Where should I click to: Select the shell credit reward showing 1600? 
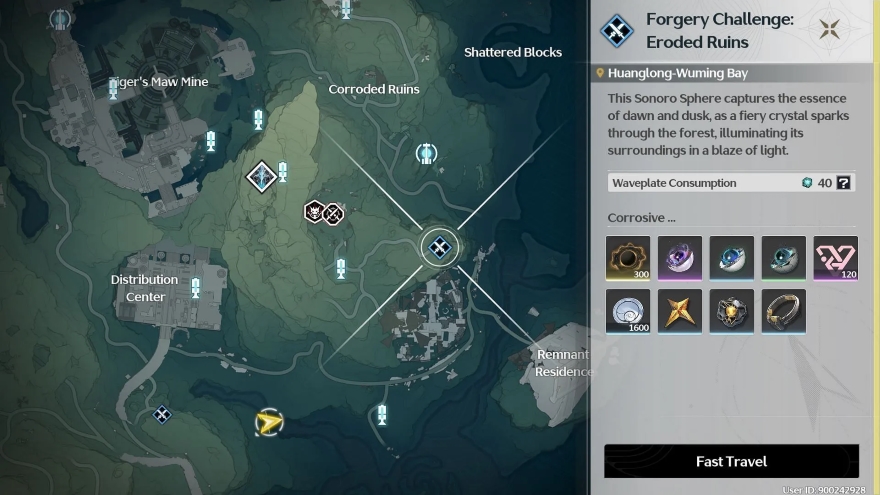[628, 312]
